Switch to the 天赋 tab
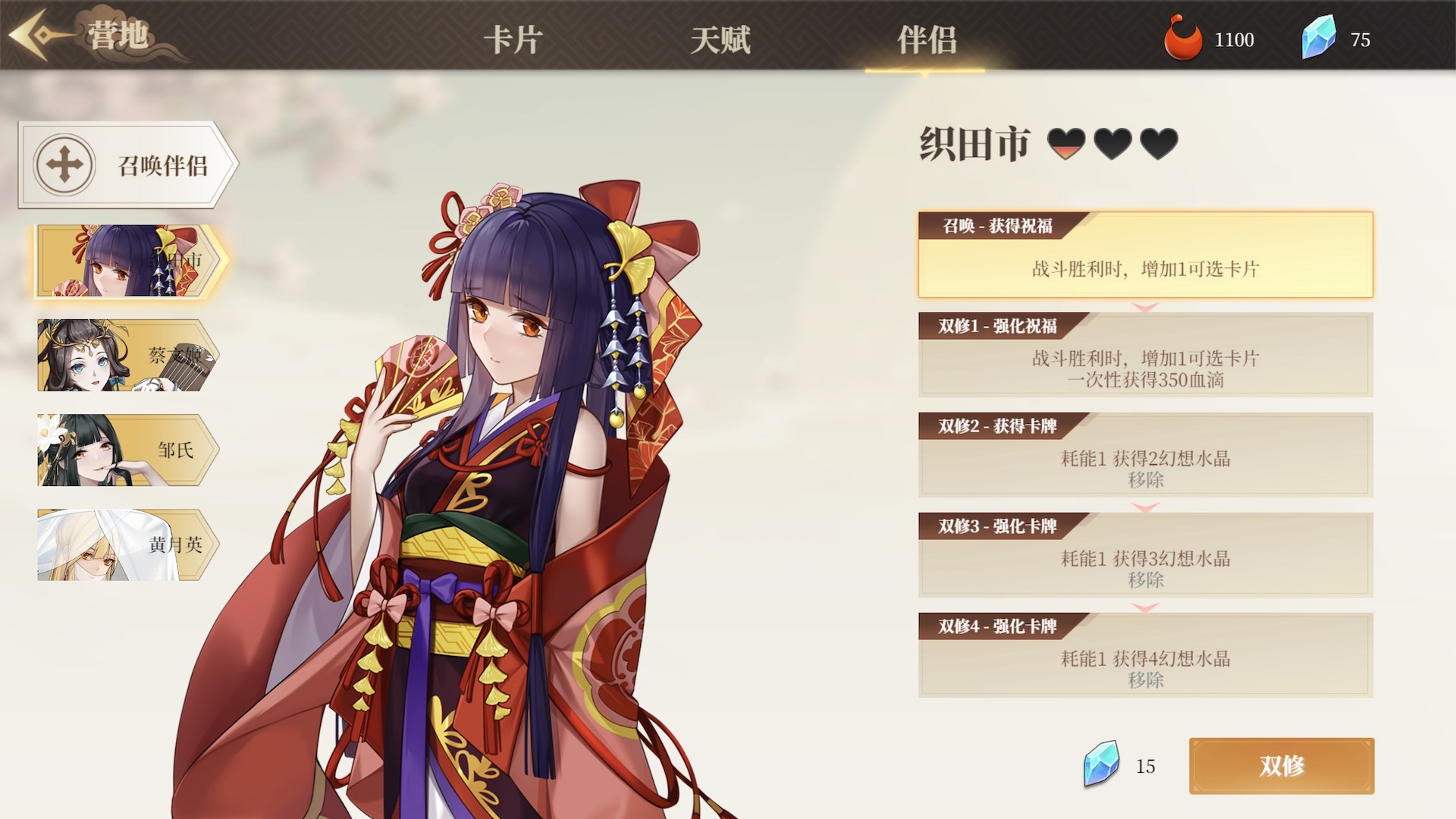Screen dimensions: 1456x819 click(x=720, y=42)
